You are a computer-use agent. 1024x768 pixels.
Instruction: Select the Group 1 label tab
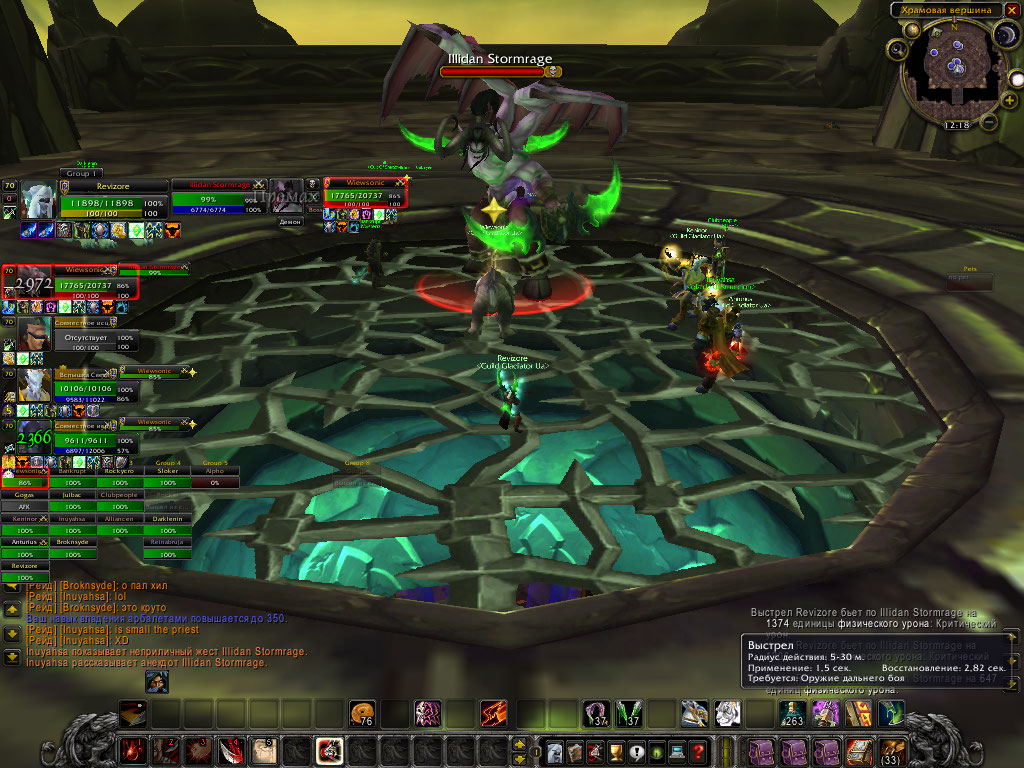[x=80, y=173]
